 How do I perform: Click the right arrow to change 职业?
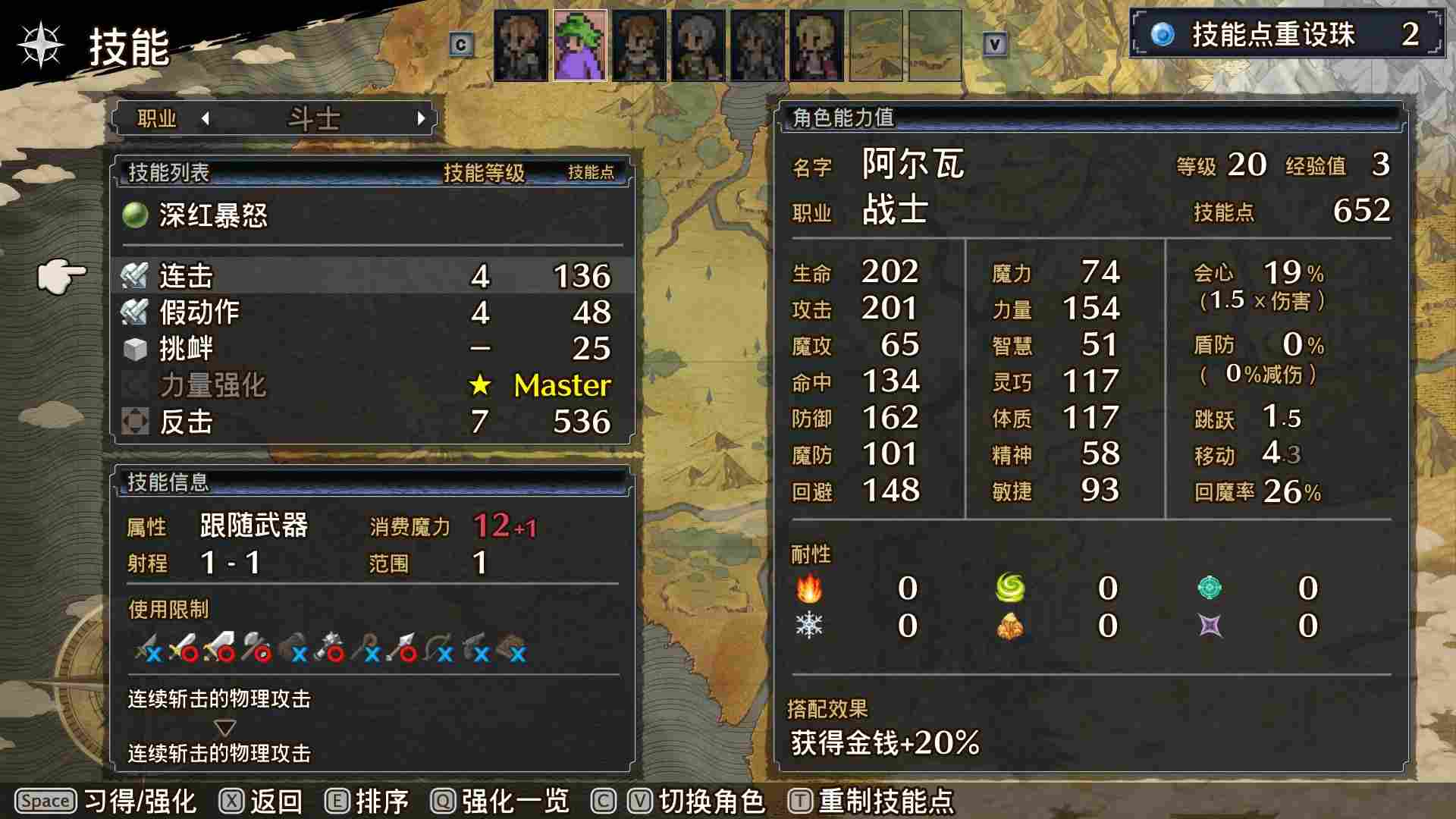422,119
